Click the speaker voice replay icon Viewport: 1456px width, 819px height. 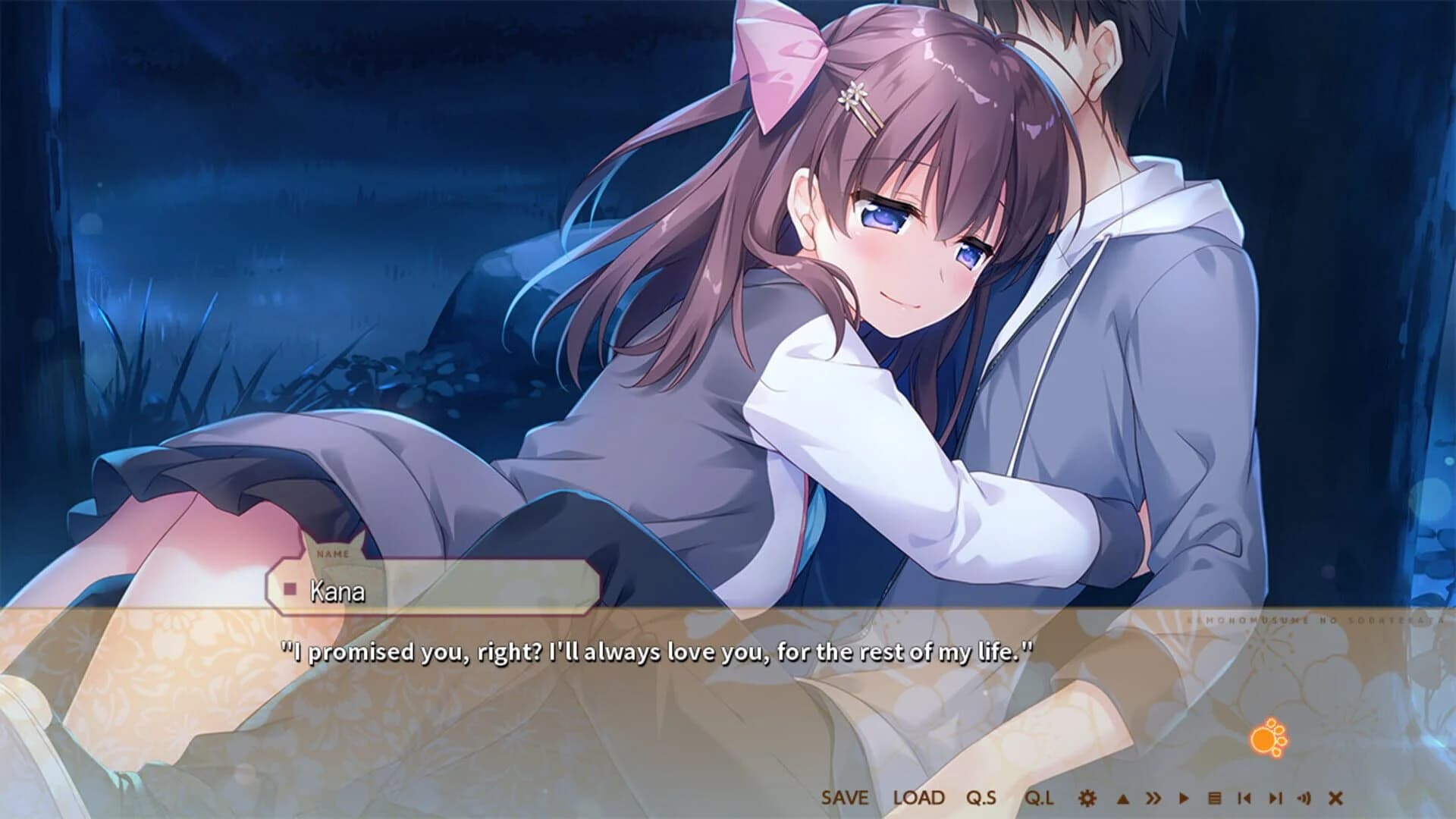(1304, 799)
